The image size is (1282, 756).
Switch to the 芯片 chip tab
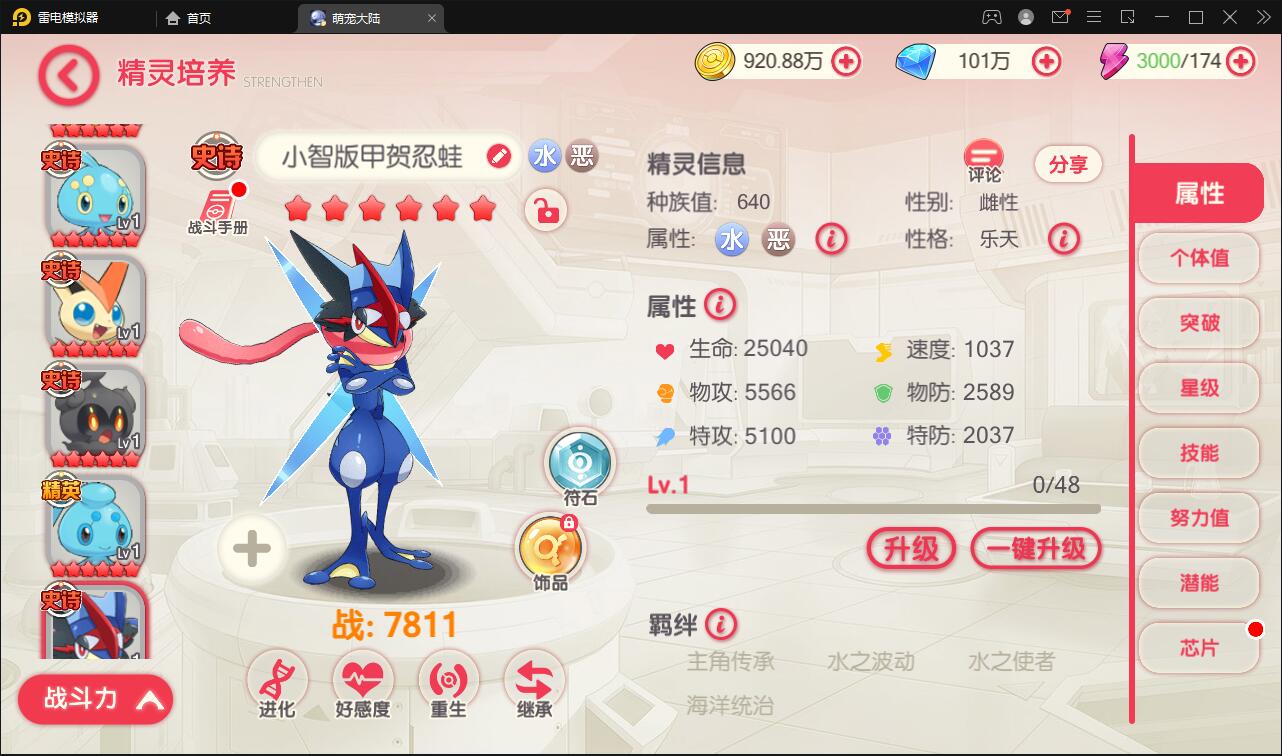pyautogui.click(x=1198, y=649)
